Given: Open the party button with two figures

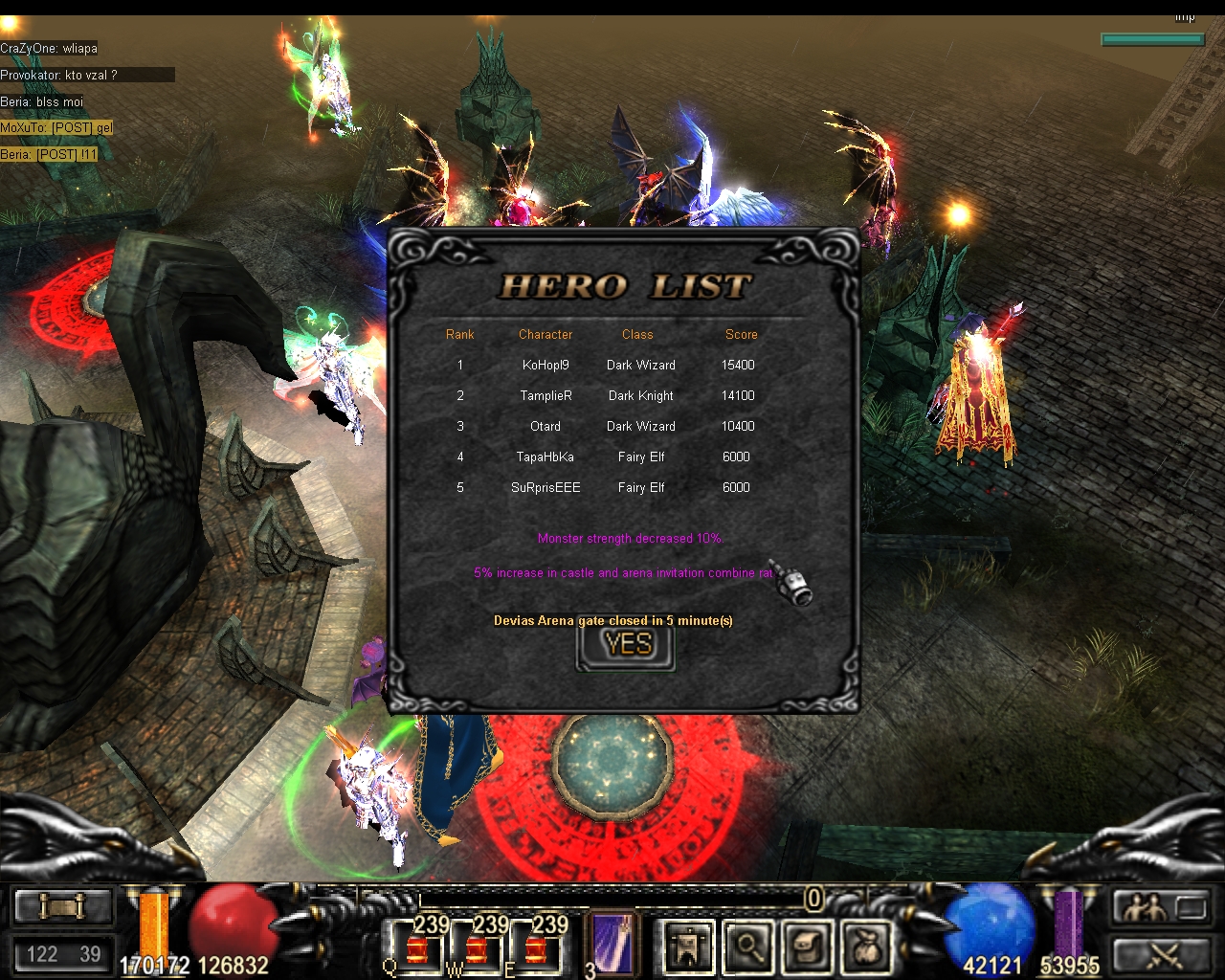Looking at the screenshot, I should pyautogui.click(x=1162, y=906).
